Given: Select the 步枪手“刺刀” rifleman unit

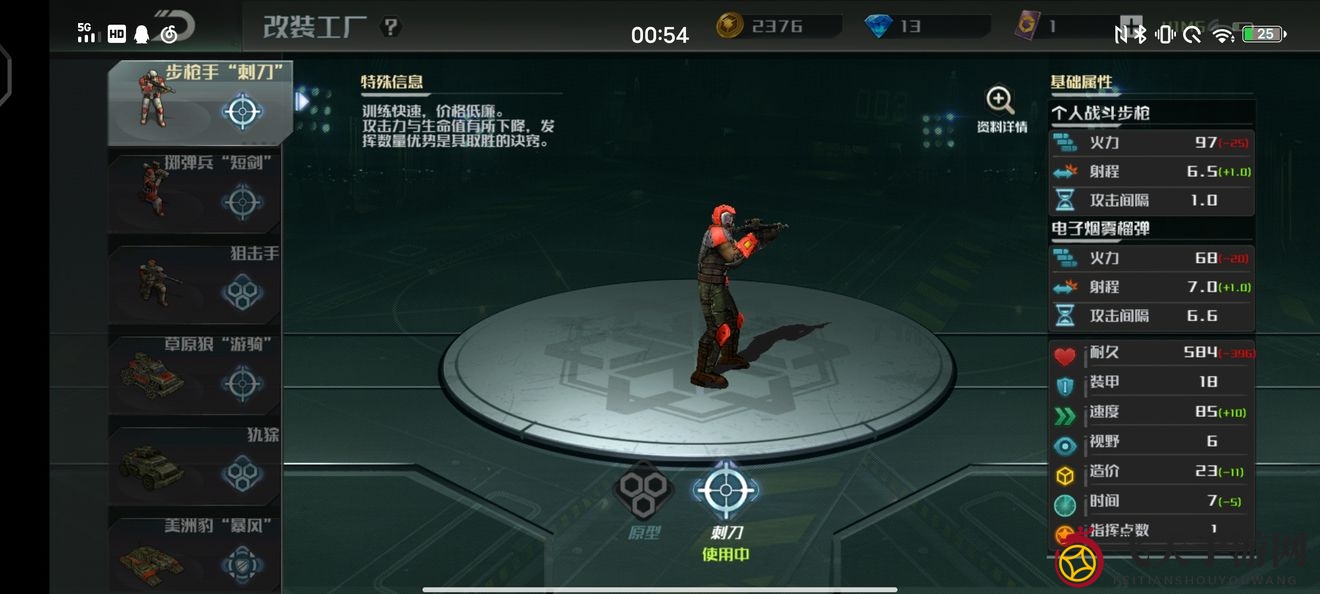Looking at the screenshot, I should [x=200, y=103].
